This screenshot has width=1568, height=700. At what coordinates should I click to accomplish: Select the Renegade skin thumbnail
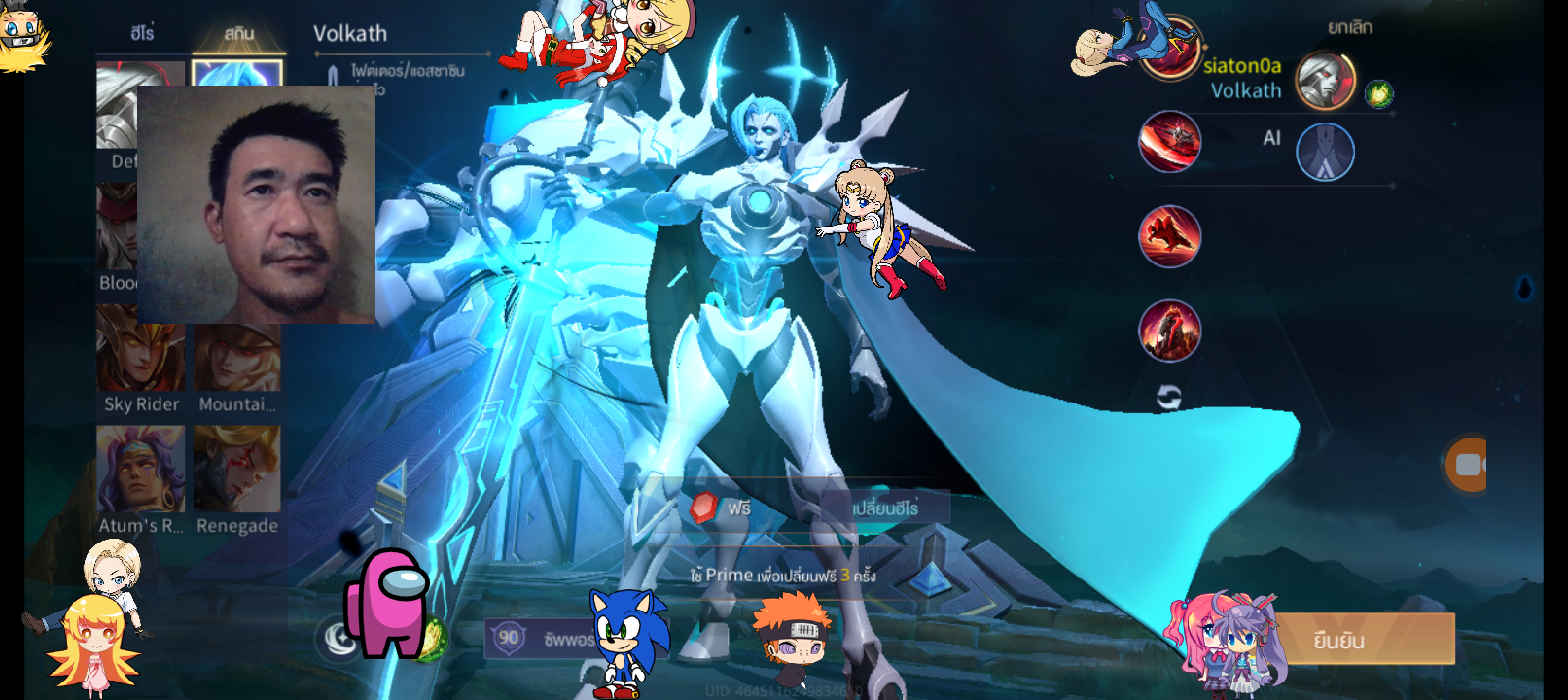[x=237, y=469]
